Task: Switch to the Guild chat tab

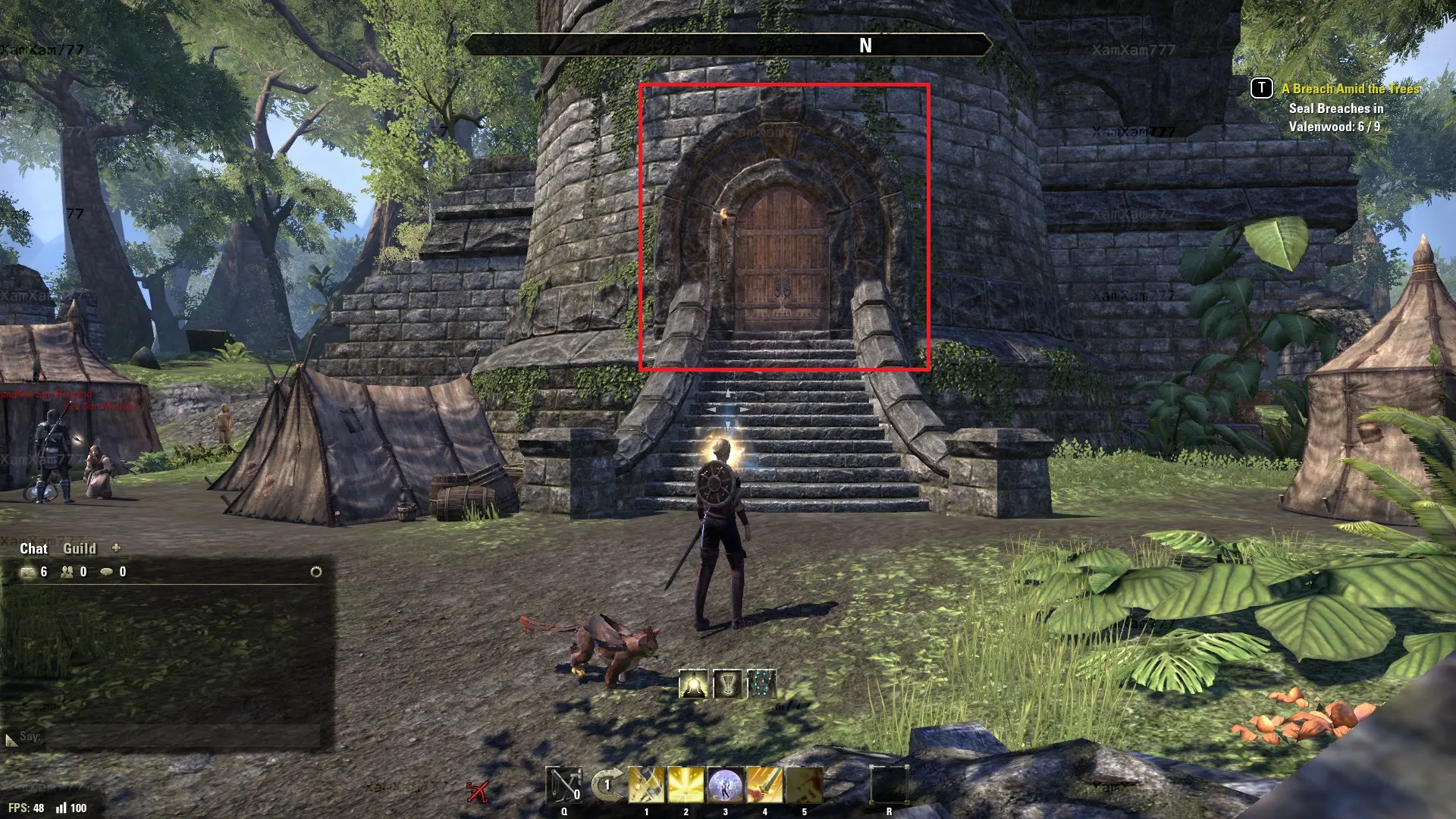Action: coord(80,548)
